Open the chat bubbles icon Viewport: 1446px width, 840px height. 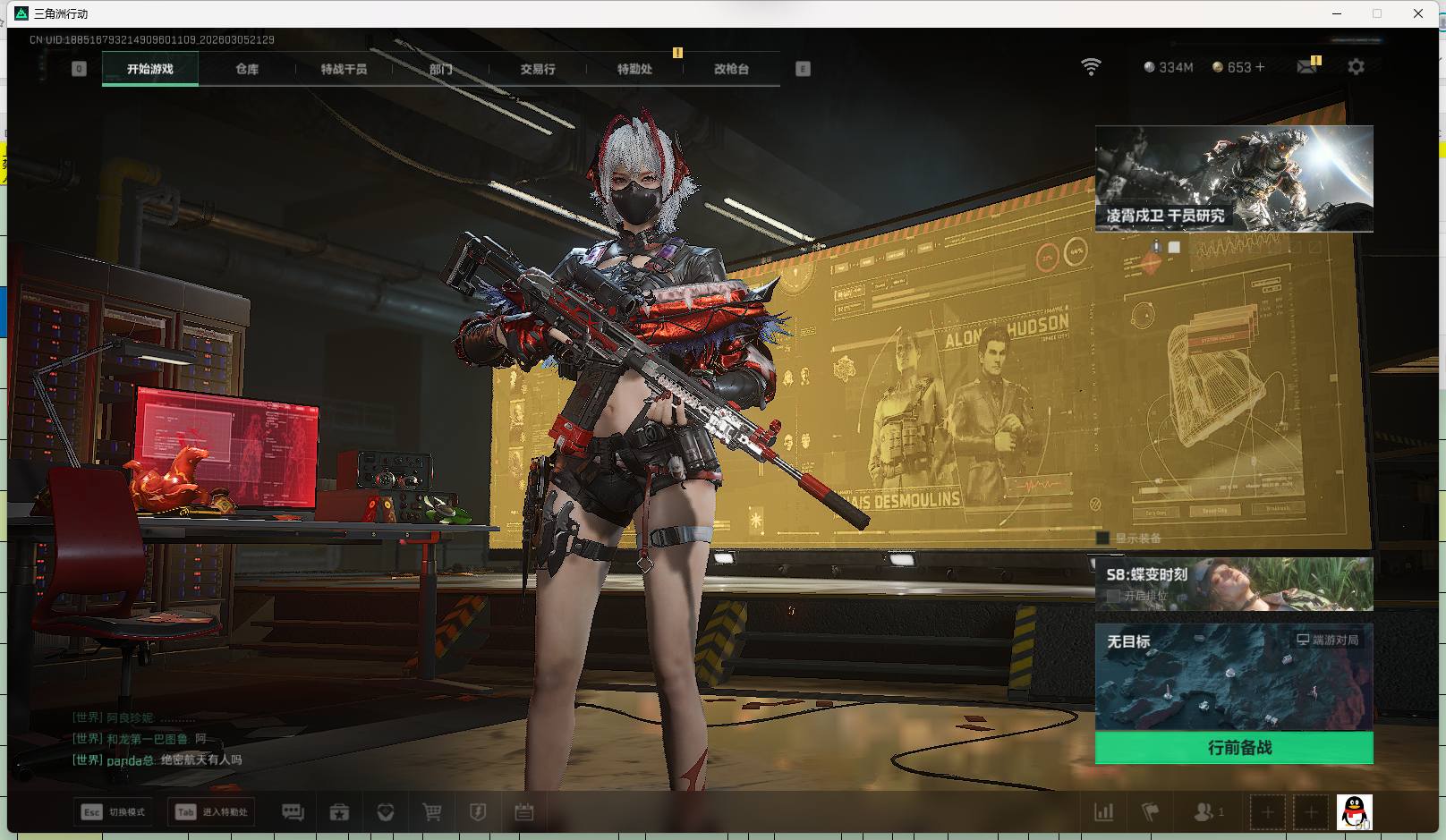[293, 812]
